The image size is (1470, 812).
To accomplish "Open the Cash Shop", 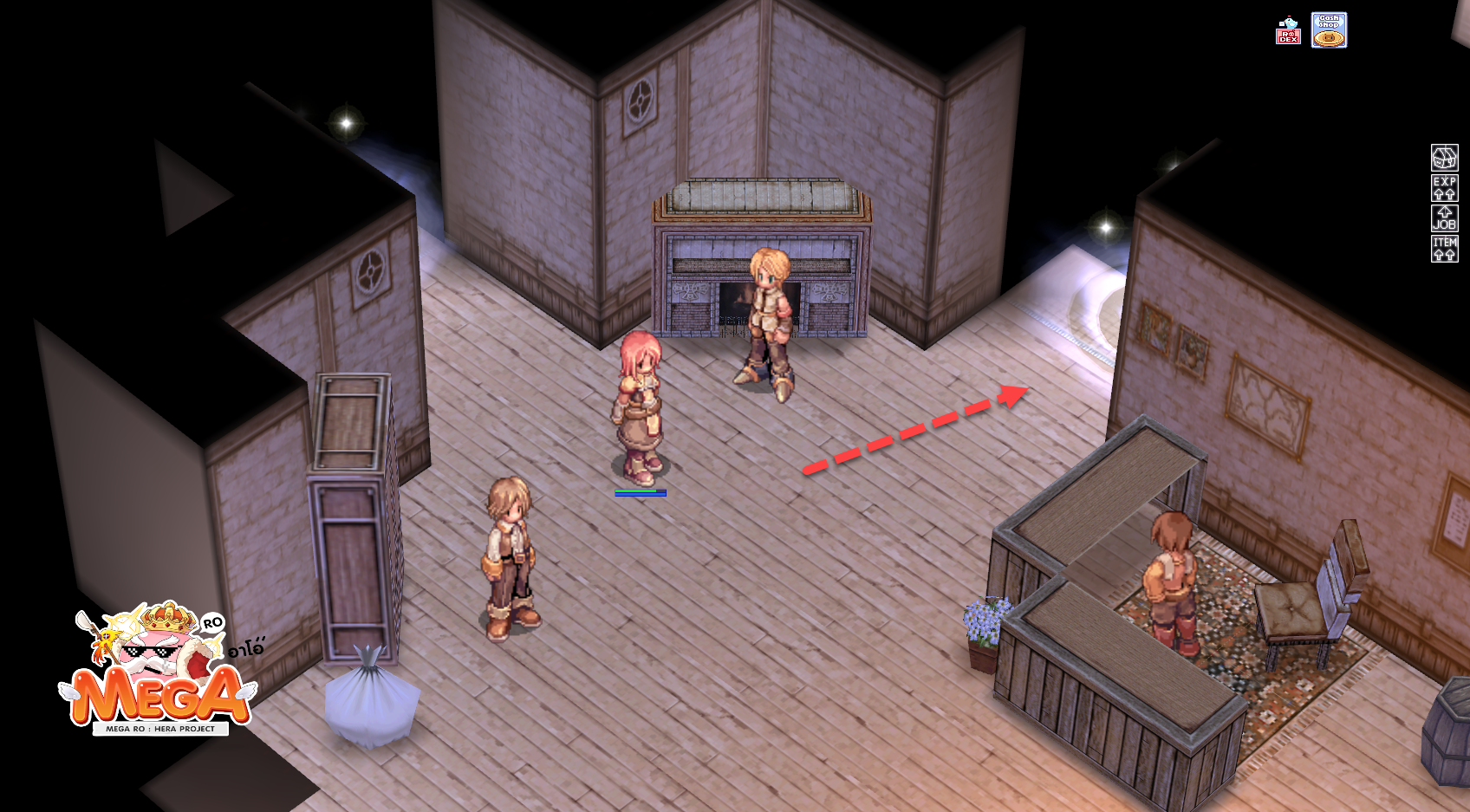I will (x=1329, y=30).
